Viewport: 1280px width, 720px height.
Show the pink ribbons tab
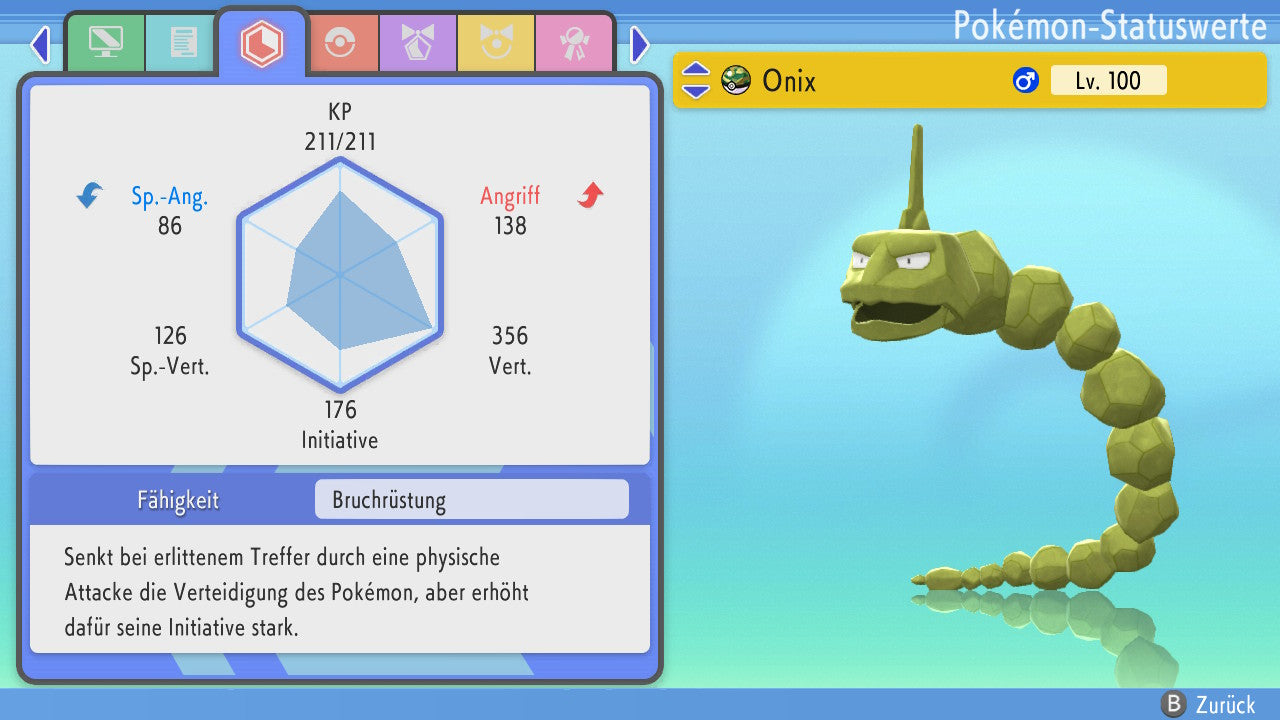point(573,43)
